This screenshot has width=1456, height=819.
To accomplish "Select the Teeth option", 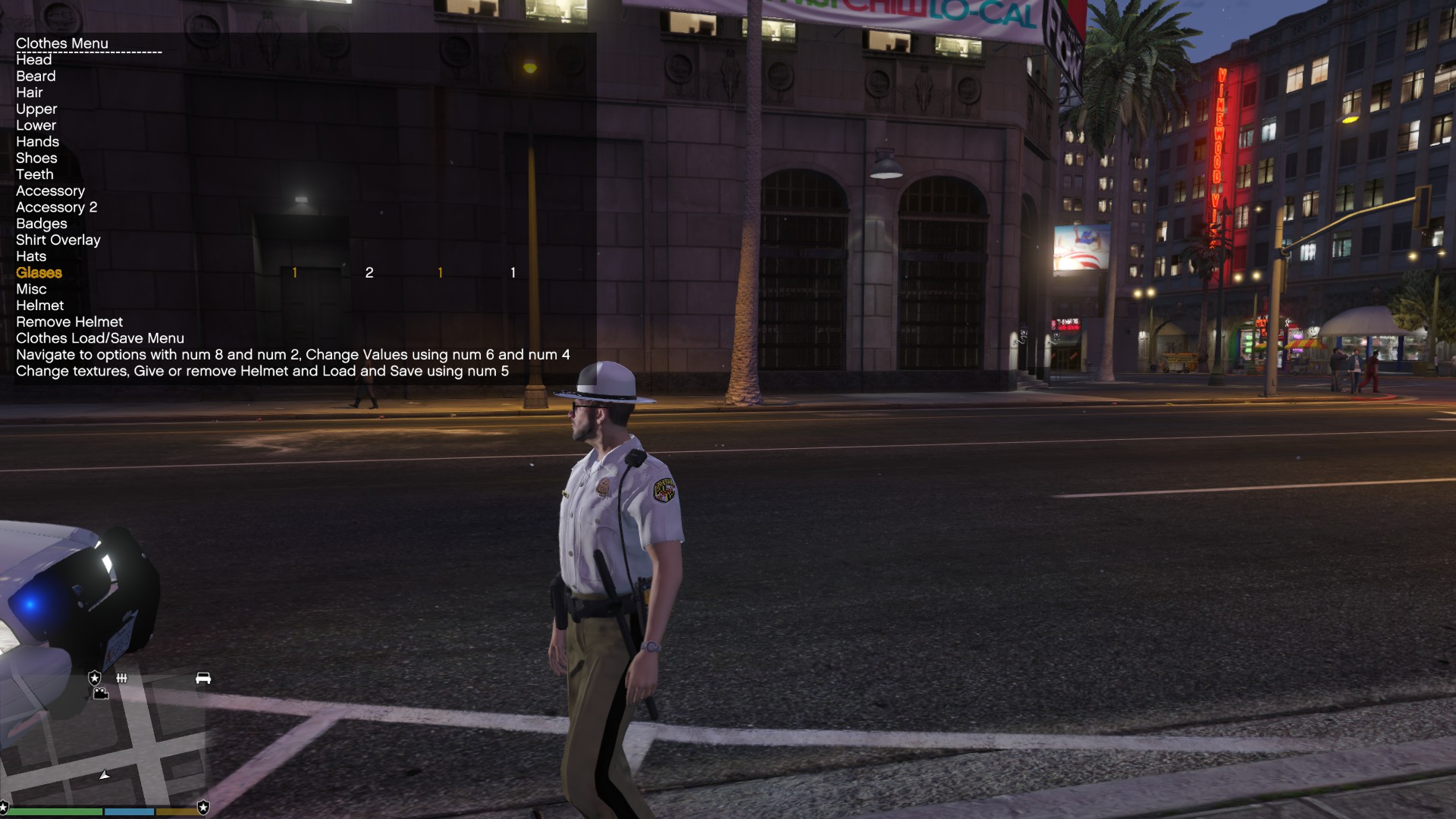I will coord(35,174).
